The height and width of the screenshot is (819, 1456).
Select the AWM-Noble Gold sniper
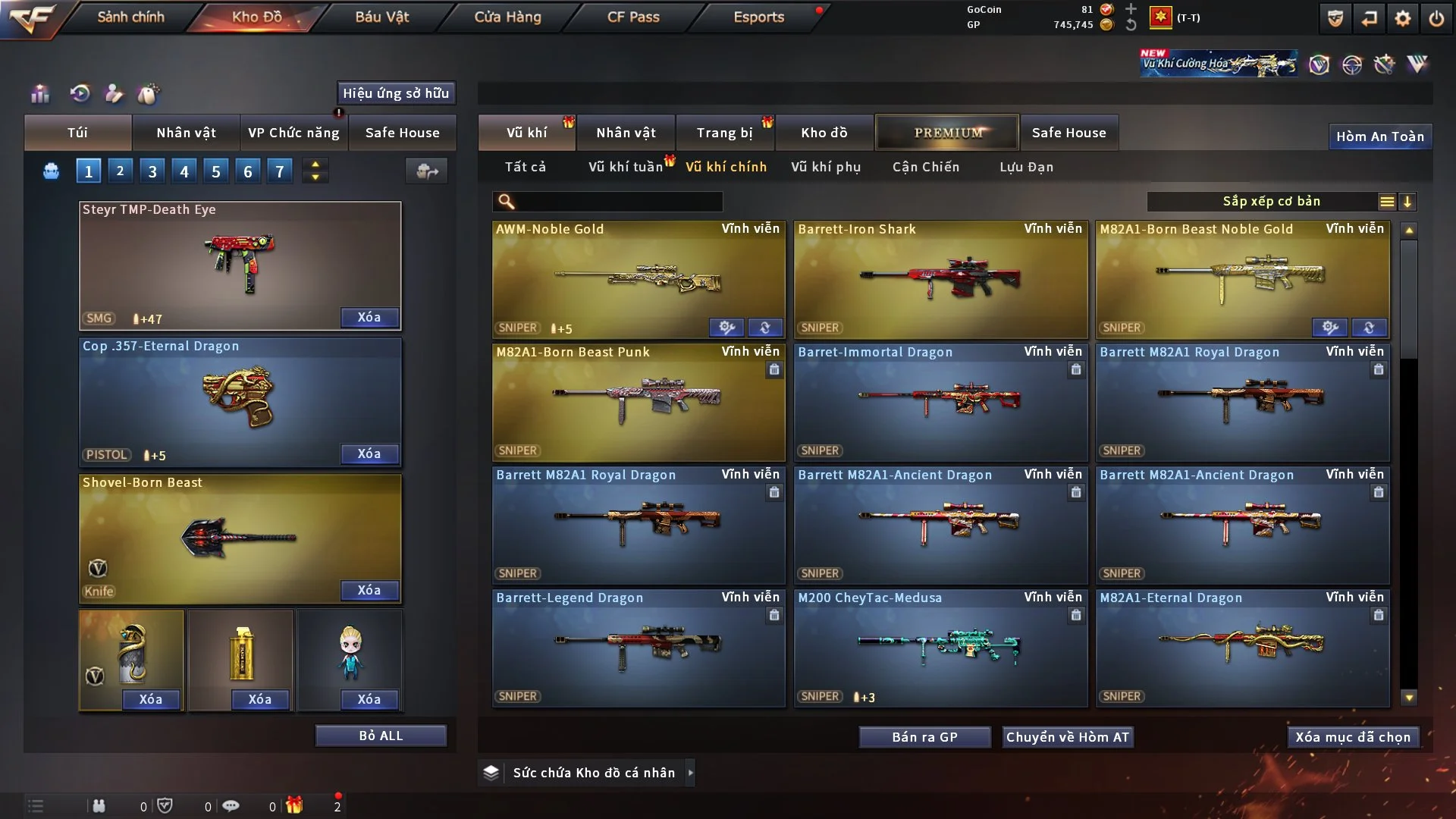pyautogui.click(x=638, y=279)
